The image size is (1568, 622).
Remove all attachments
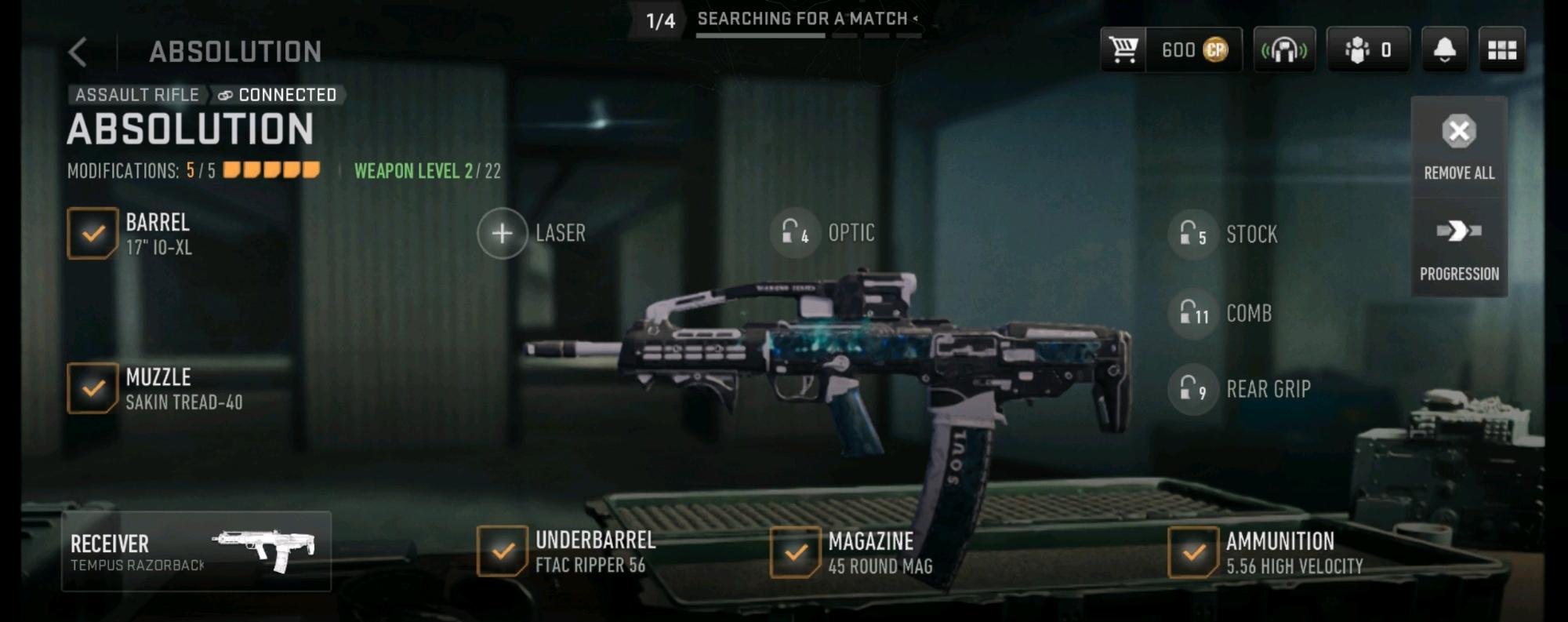click(1458, 147)
